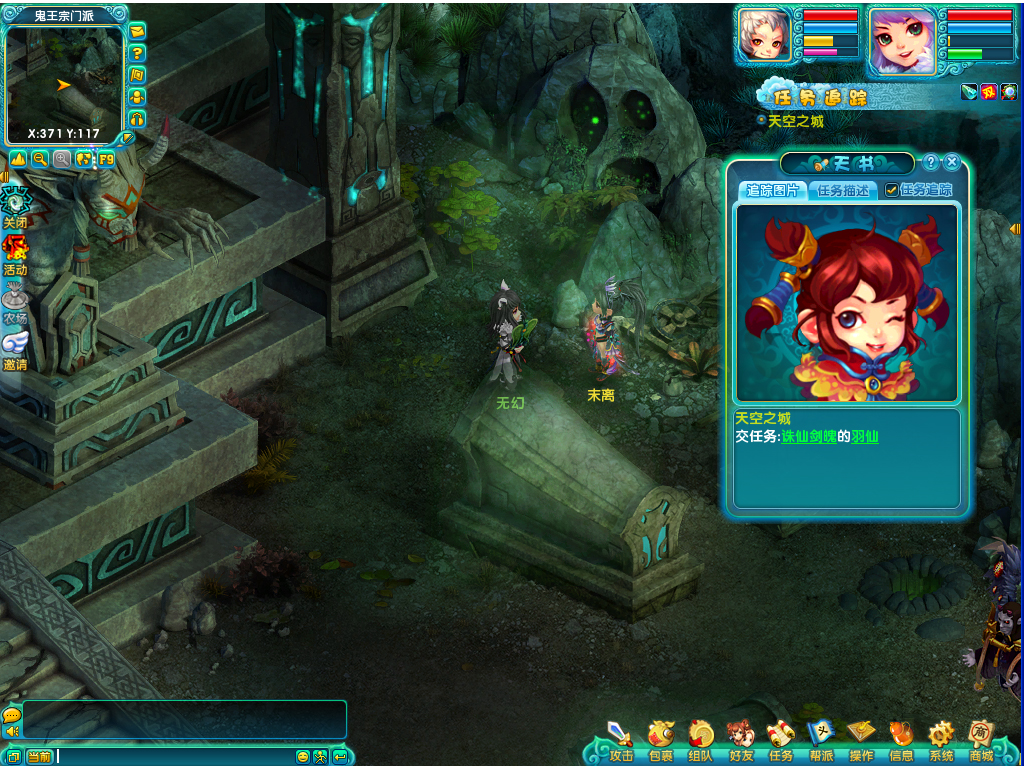Zoom out the minimap with the minus magnifier
This screenshot has width=1025, height=769.
point(40,159)
